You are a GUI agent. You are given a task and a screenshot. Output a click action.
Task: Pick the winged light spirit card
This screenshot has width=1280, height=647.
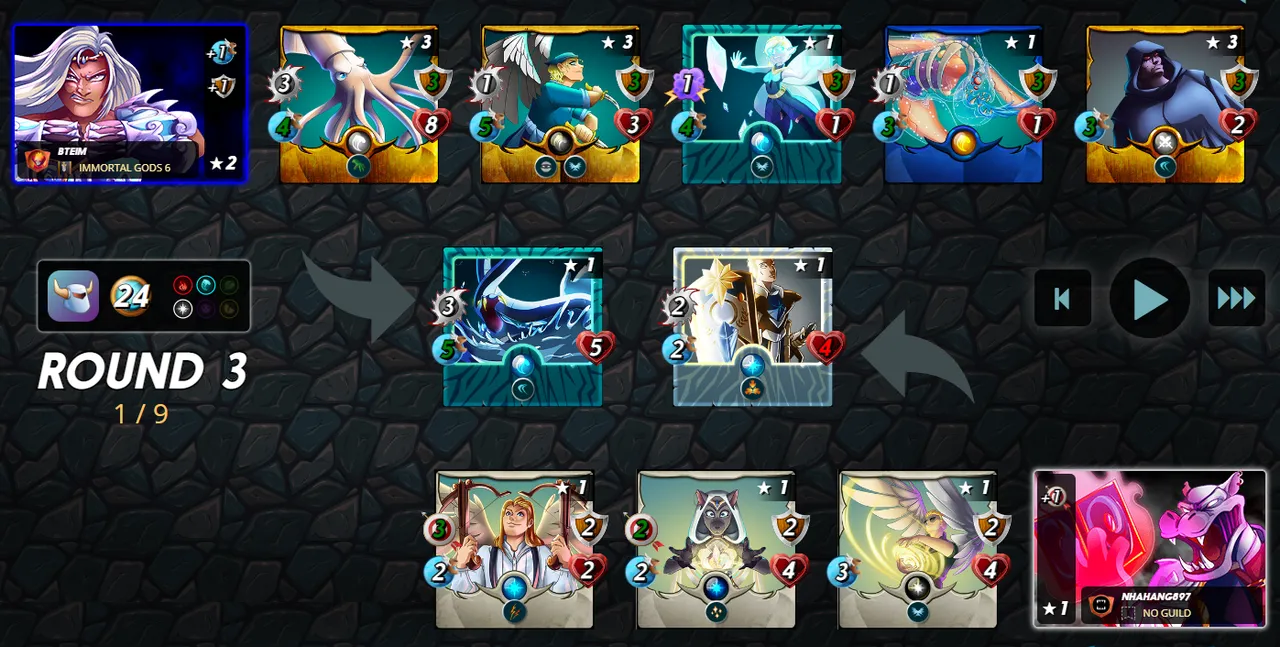pos(918,549)
